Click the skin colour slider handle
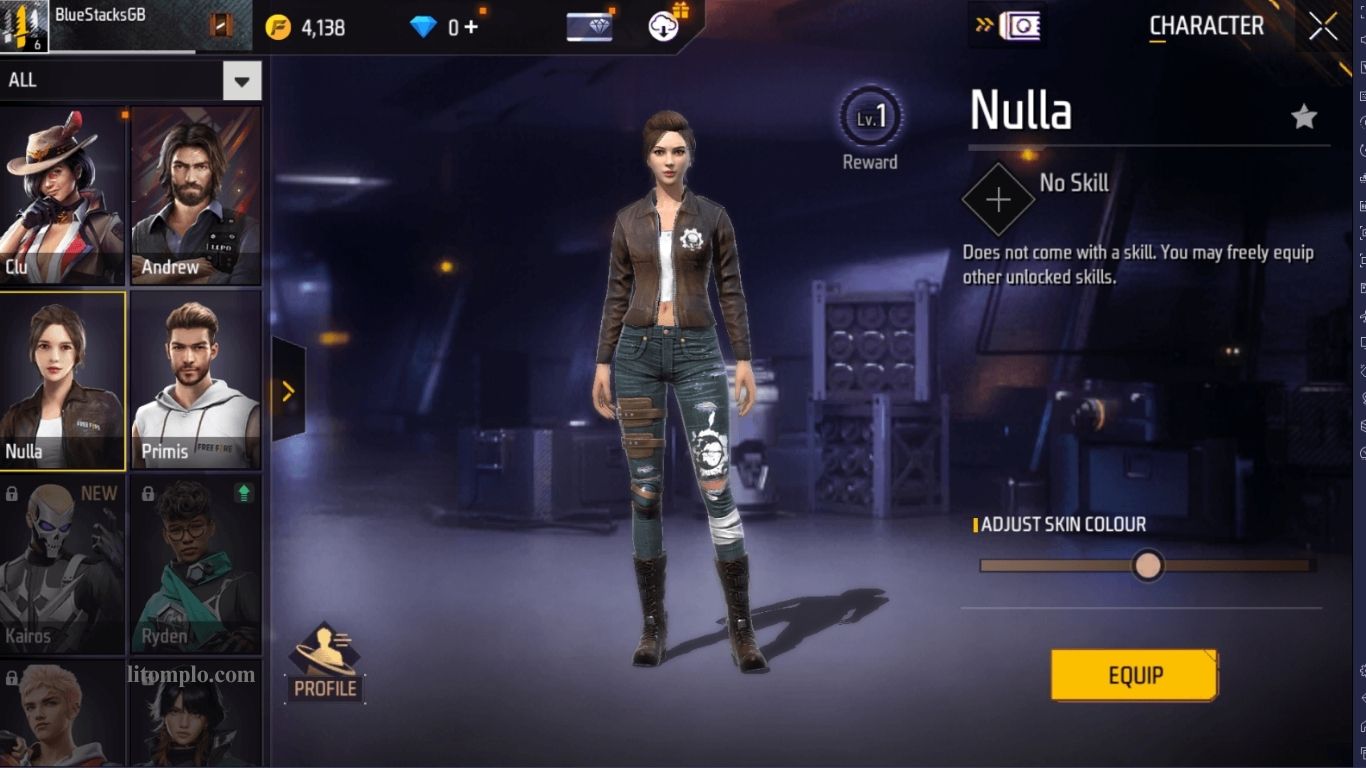 pos(1148,565)
